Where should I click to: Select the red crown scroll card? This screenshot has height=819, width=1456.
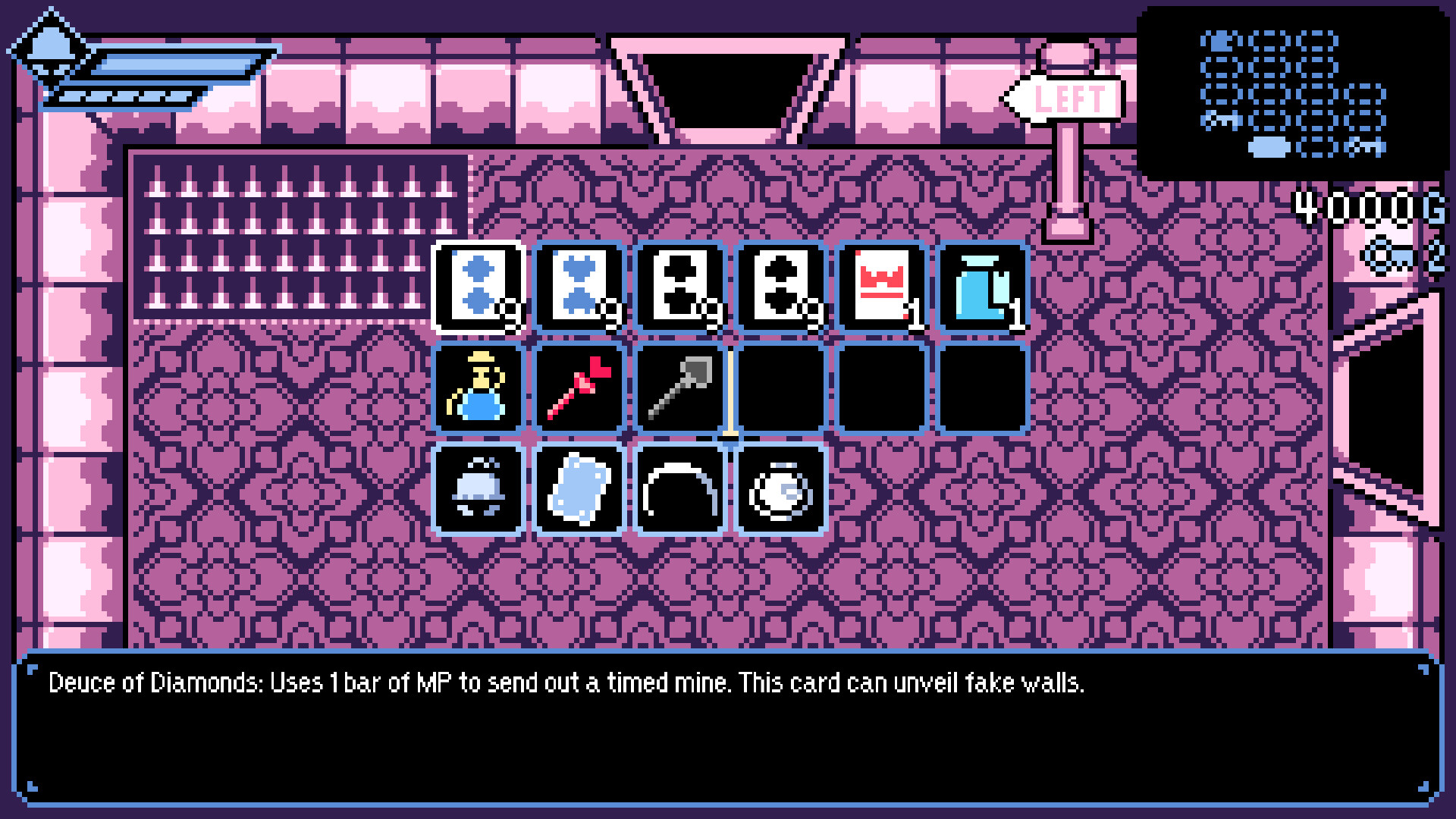coord(880,287)
